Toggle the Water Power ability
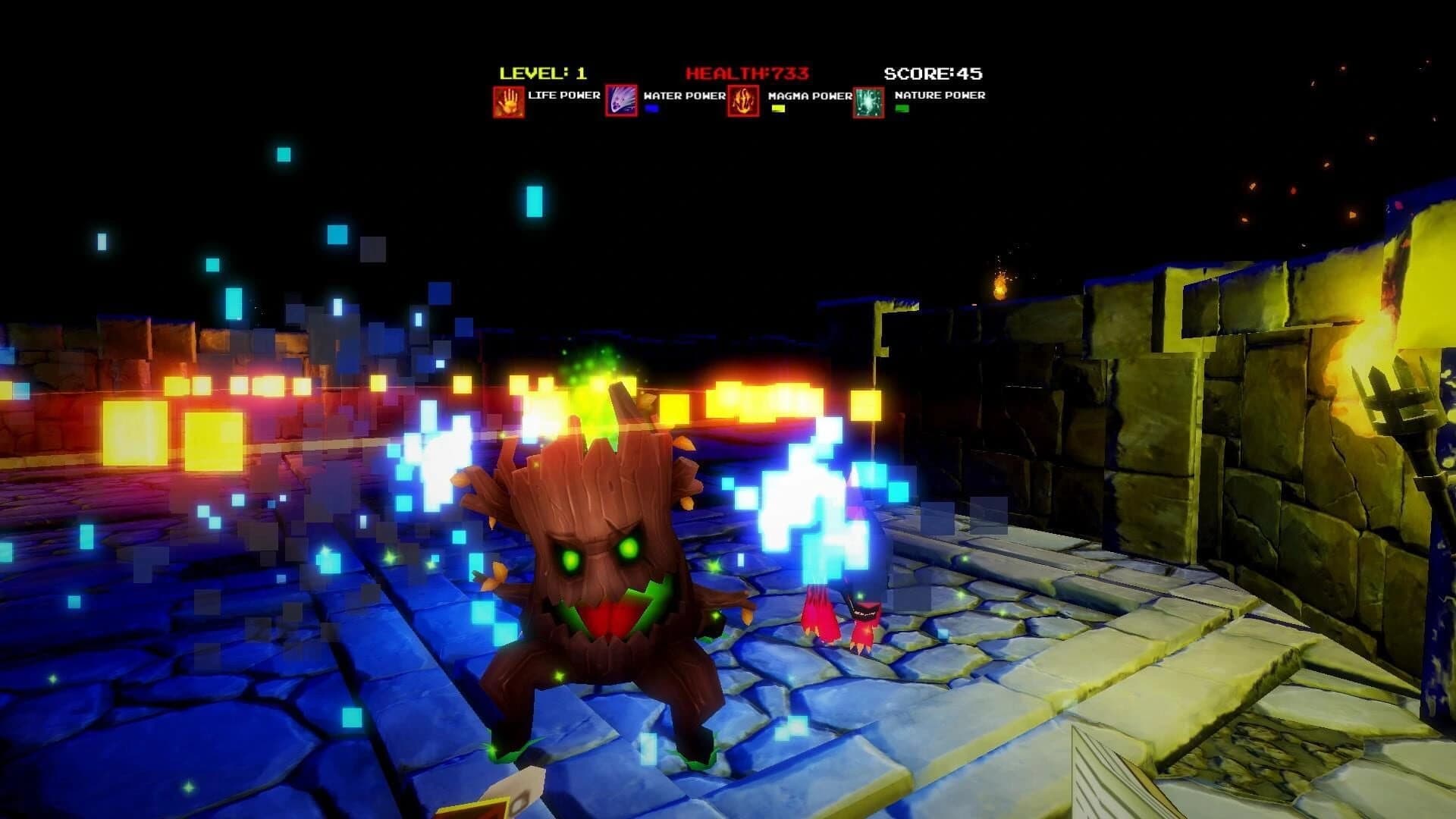Screen dimensions: 1456x819 pos(623,101)
